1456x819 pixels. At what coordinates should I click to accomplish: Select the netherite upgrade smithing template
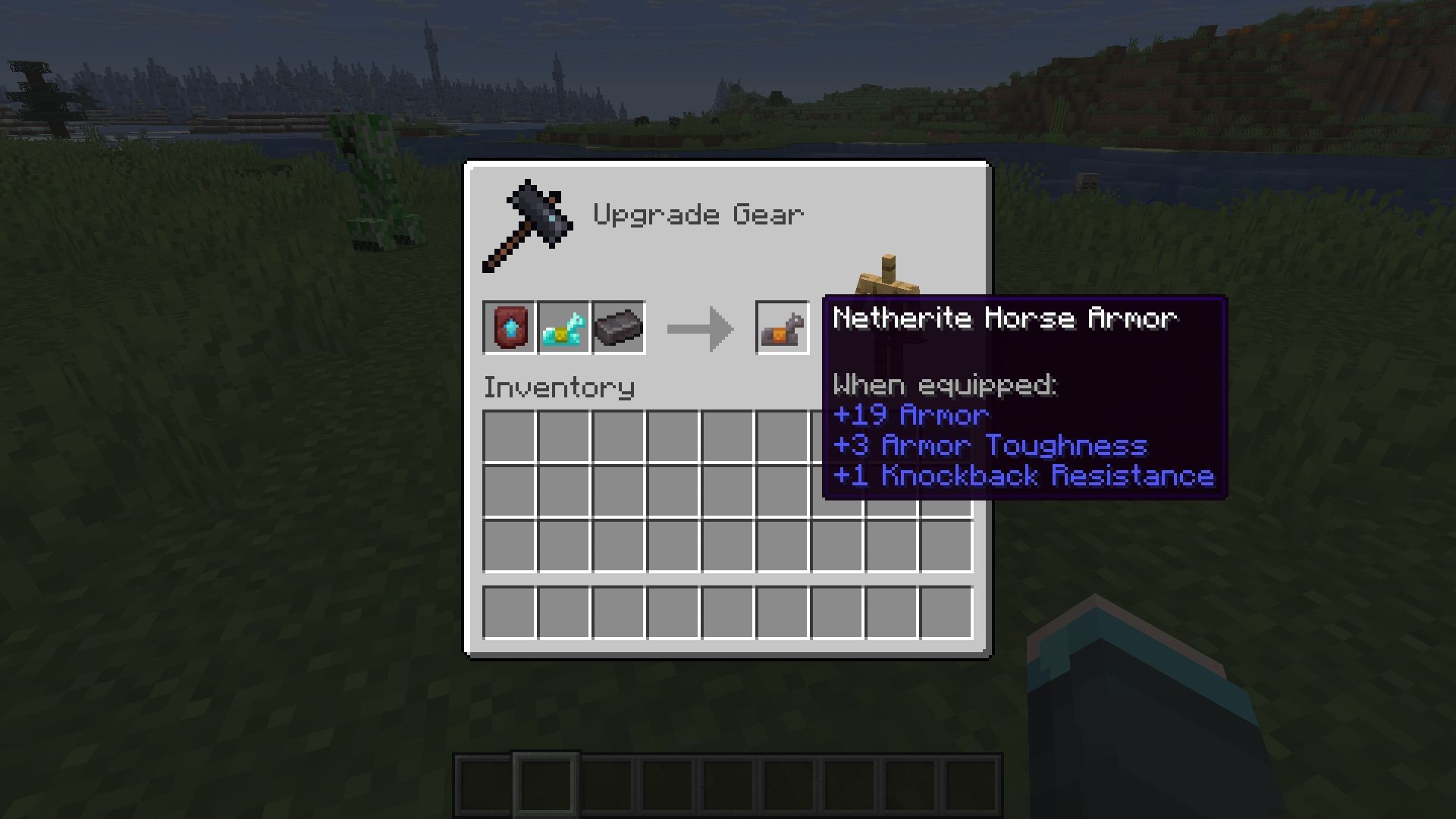[510, 328]
